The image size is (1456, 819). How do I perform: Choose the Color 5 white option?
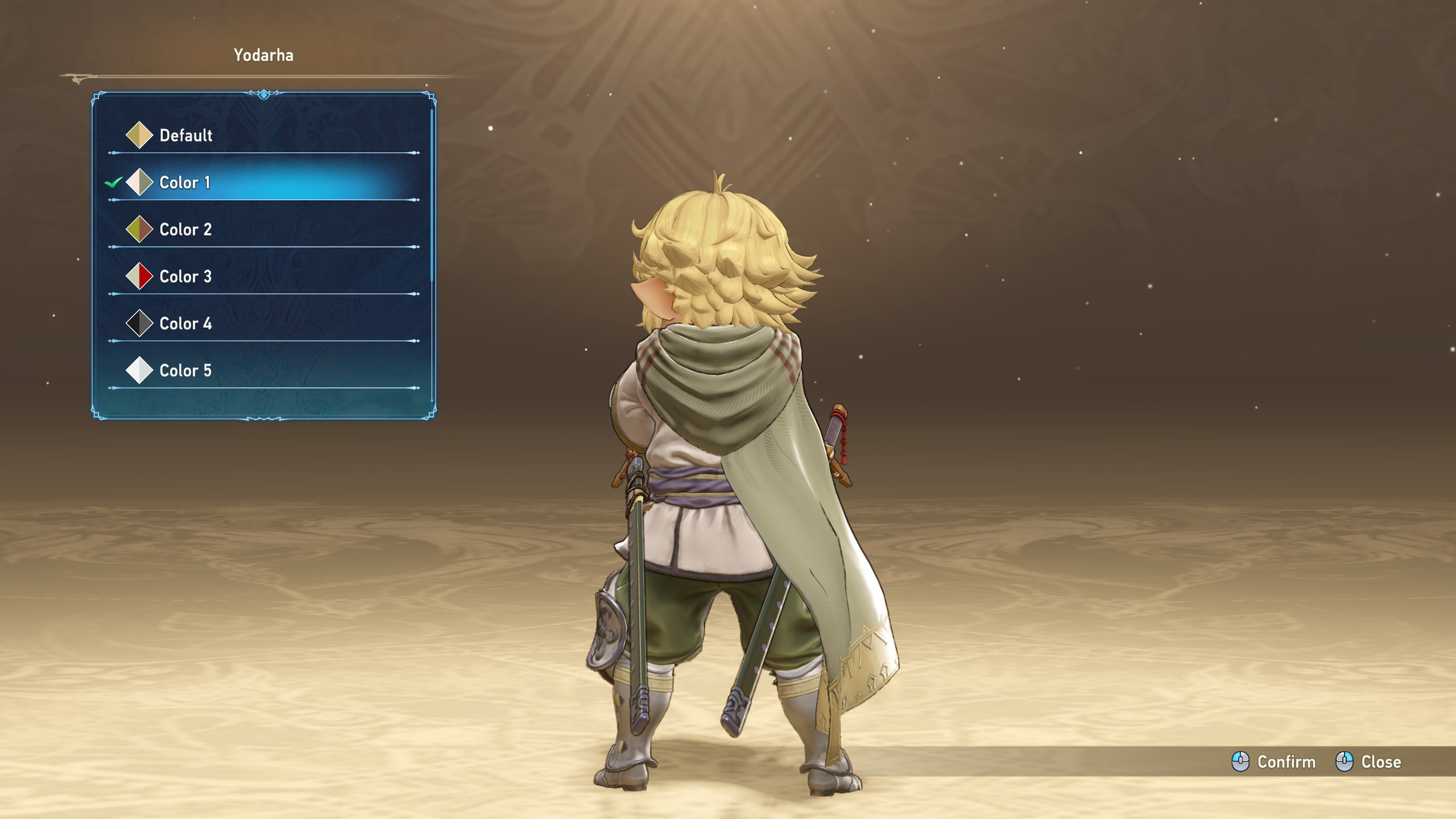pyautogui.click(x=185, y=371)
